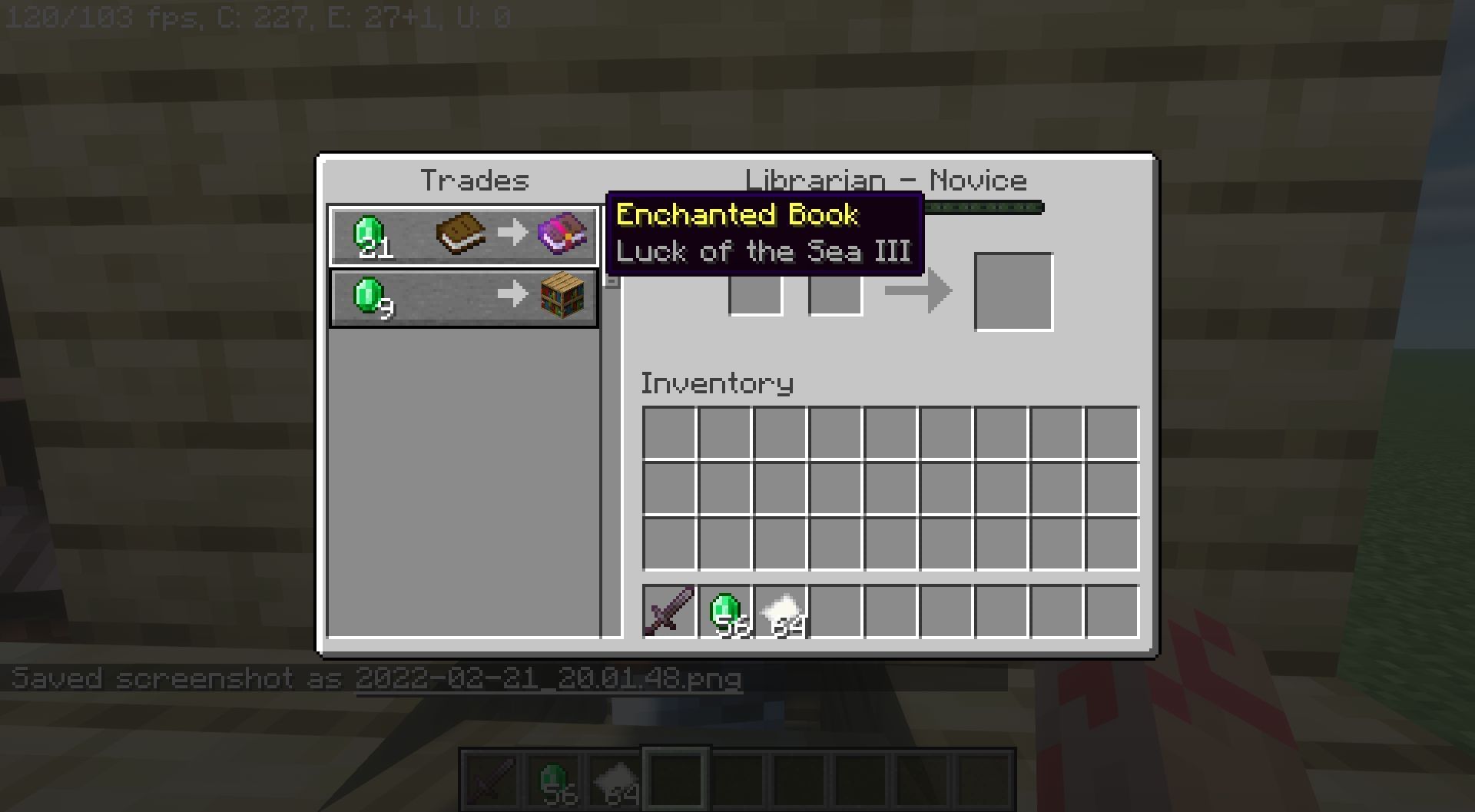Click the scrollbar beside the trade list

point(611,280)
